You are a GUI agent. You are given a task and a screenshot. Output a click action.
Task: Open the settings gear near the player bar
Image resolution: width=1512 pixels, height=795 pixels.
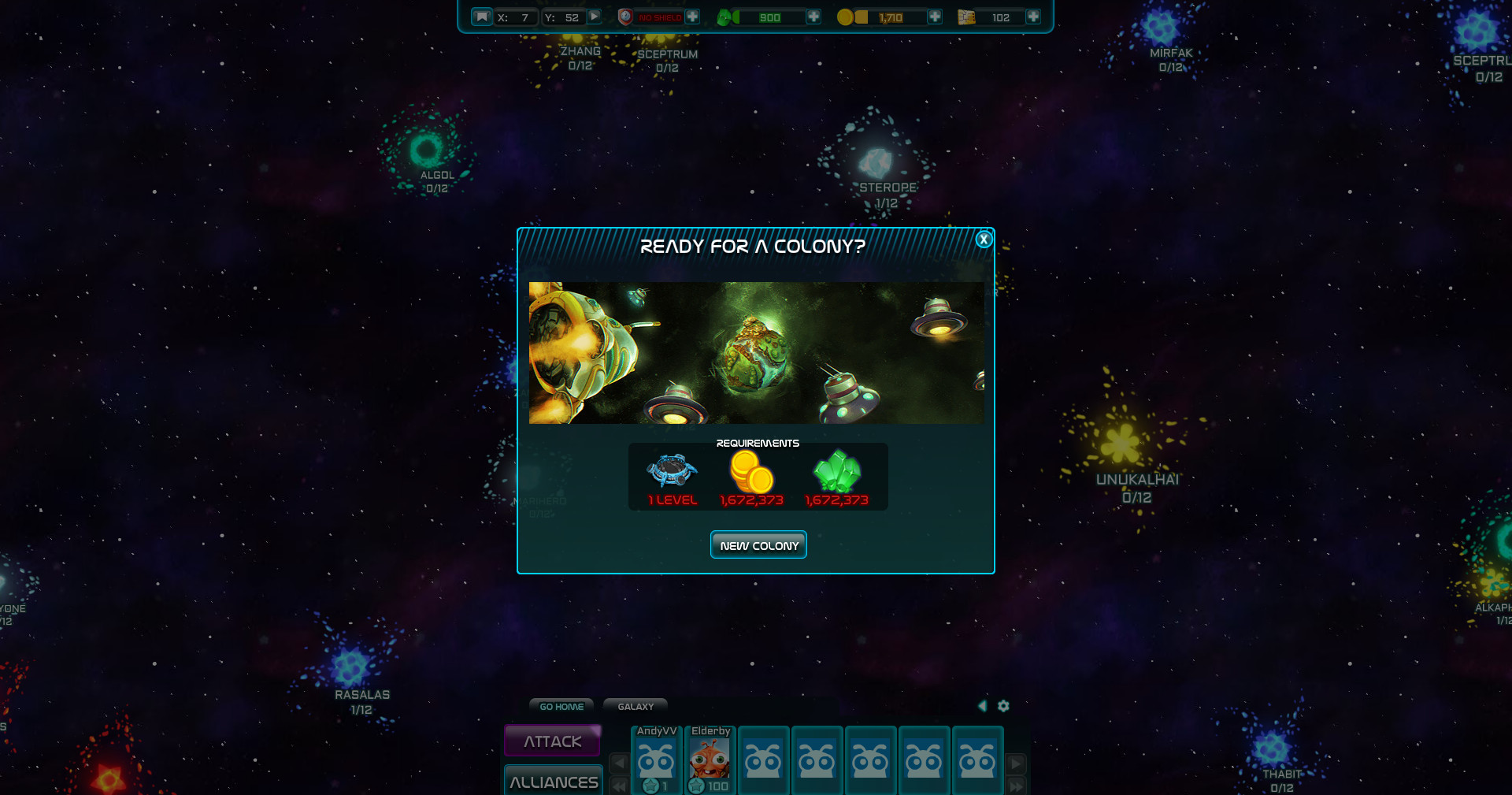tap(1003, 707)
